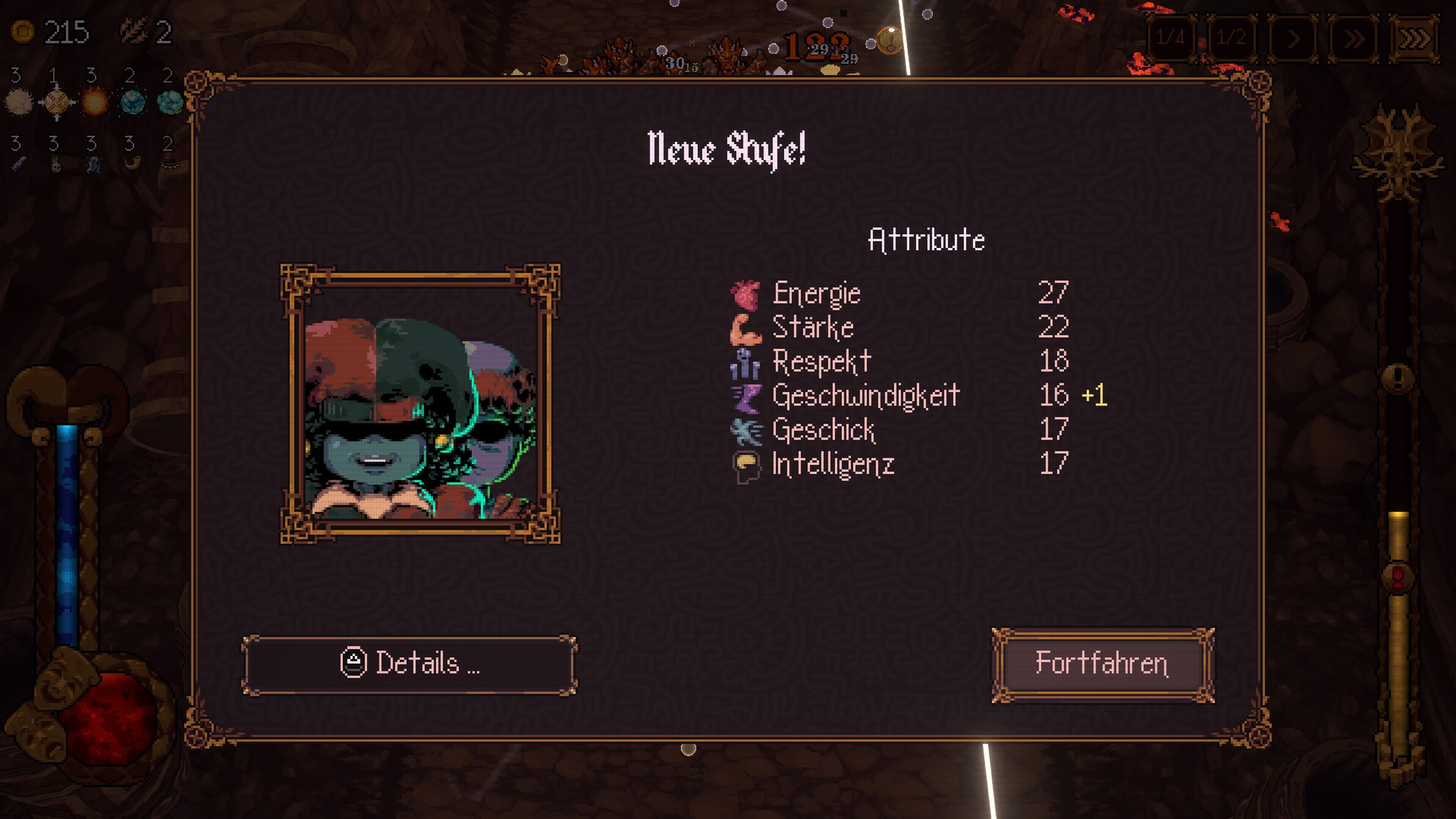The image size is (1456, 819).
Task: Continue with the Fortfahren button
Action: click(1102, 664)
